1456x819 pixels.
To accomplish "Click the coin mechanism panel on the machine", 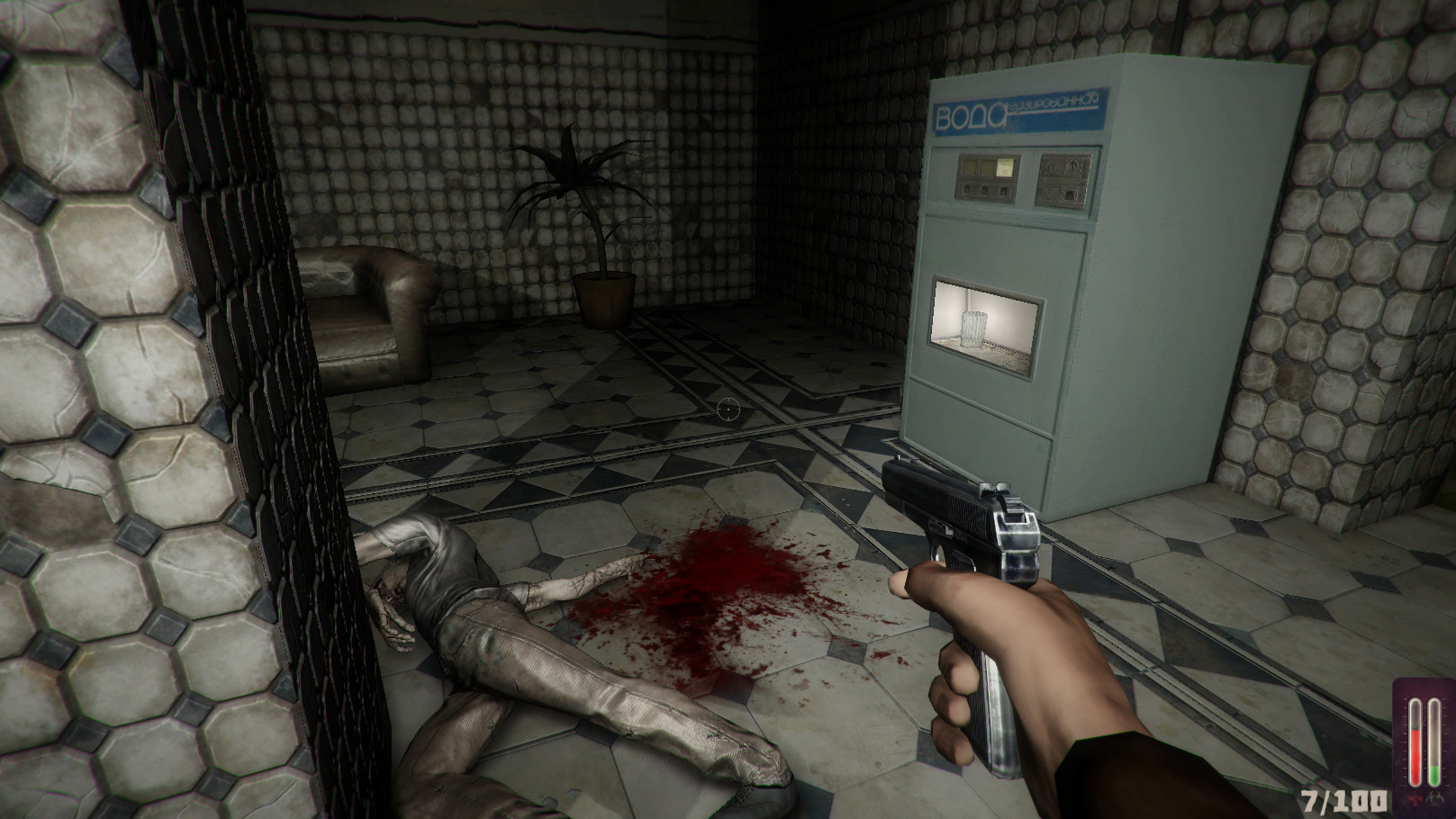I will coord(1065,179).
